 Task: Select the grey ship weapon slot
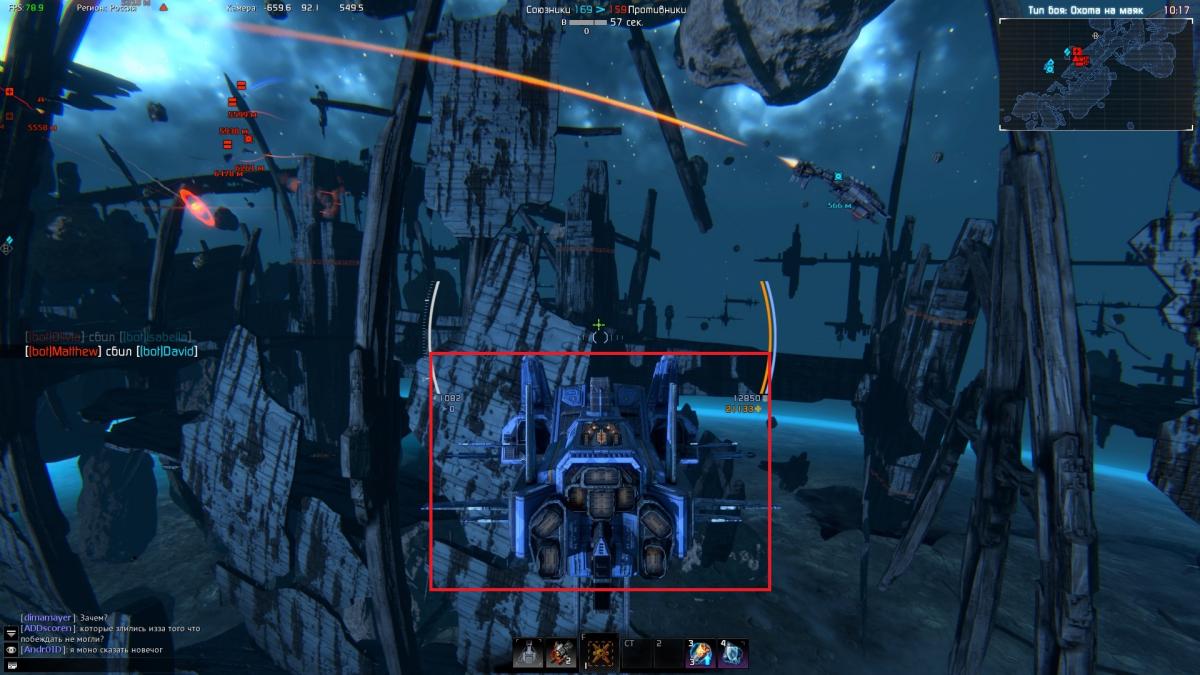click(527, 653)
